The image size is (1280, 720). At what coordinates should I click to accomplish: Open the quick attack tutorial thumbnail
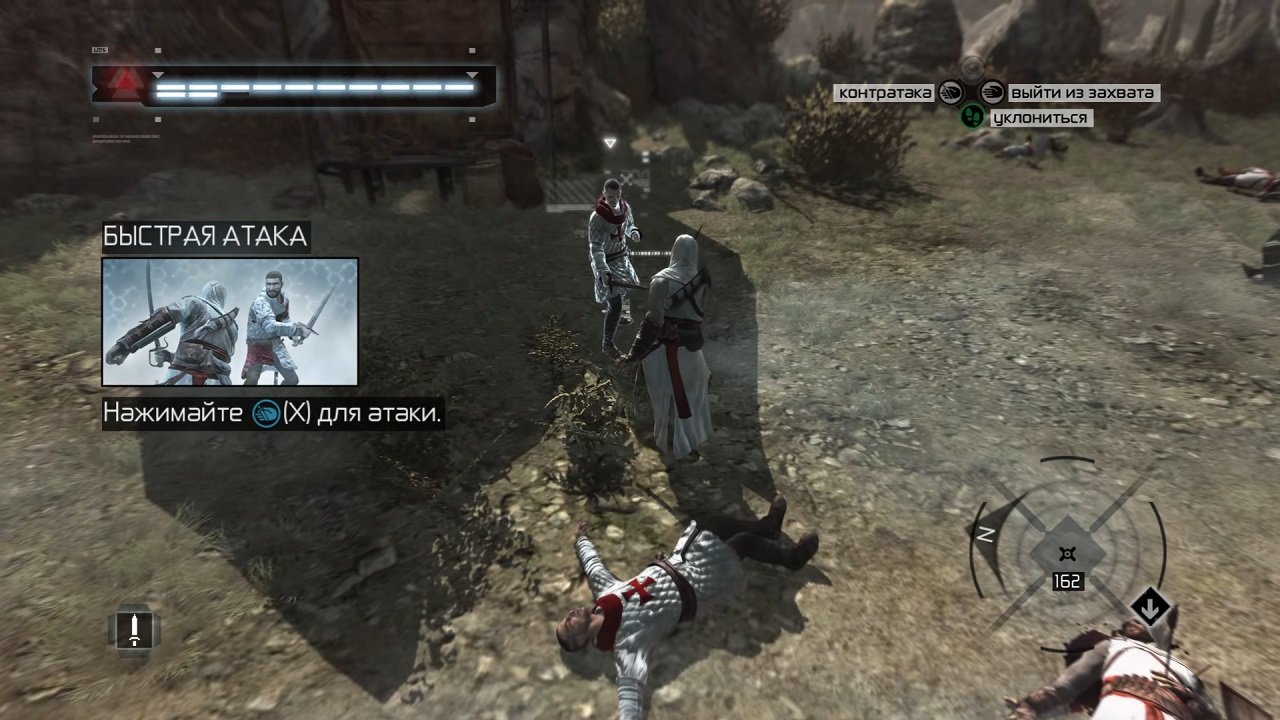(230, 322)
